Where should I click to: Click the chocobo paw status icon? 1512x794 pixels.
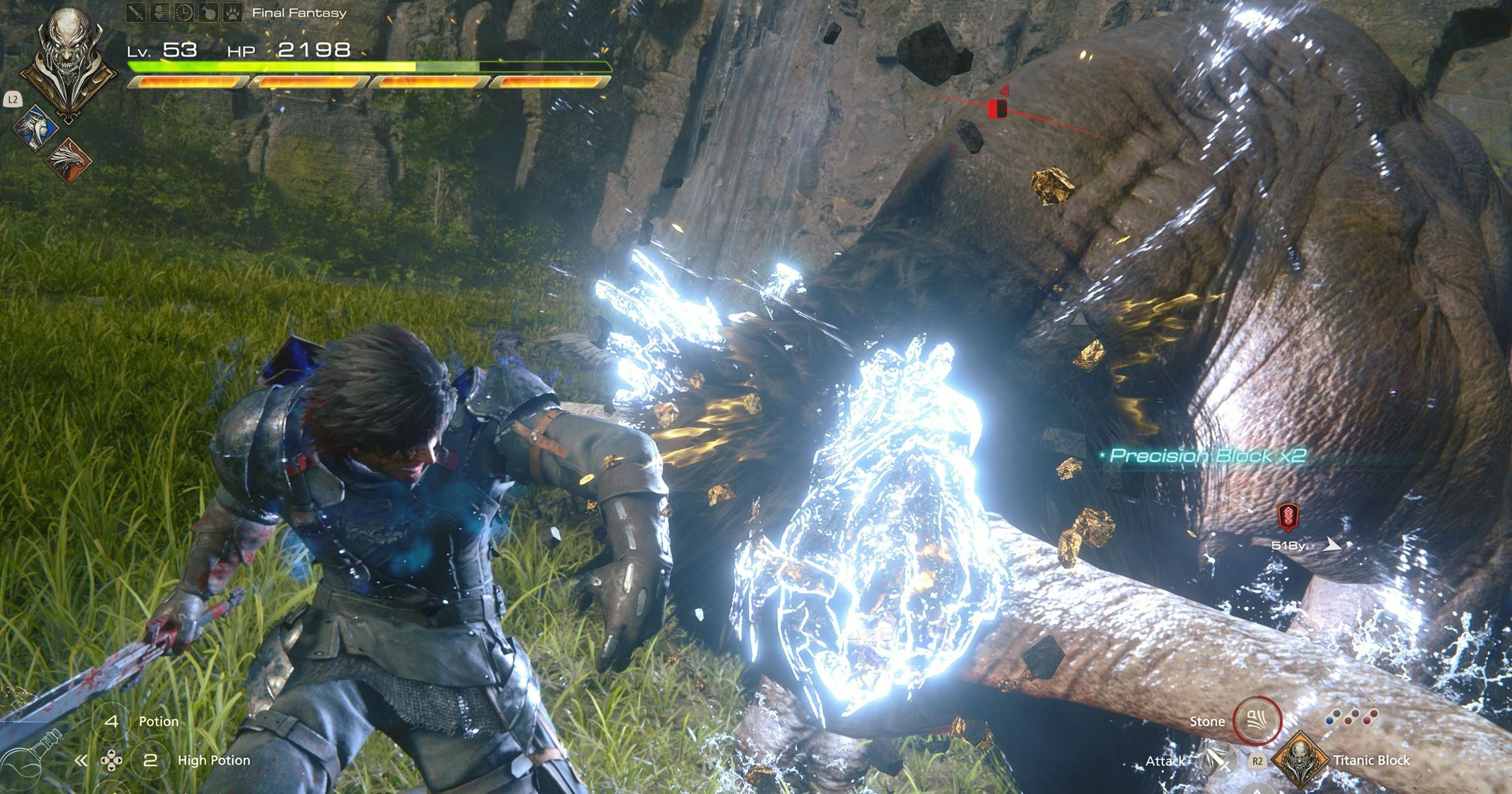(x=234, y=12)
